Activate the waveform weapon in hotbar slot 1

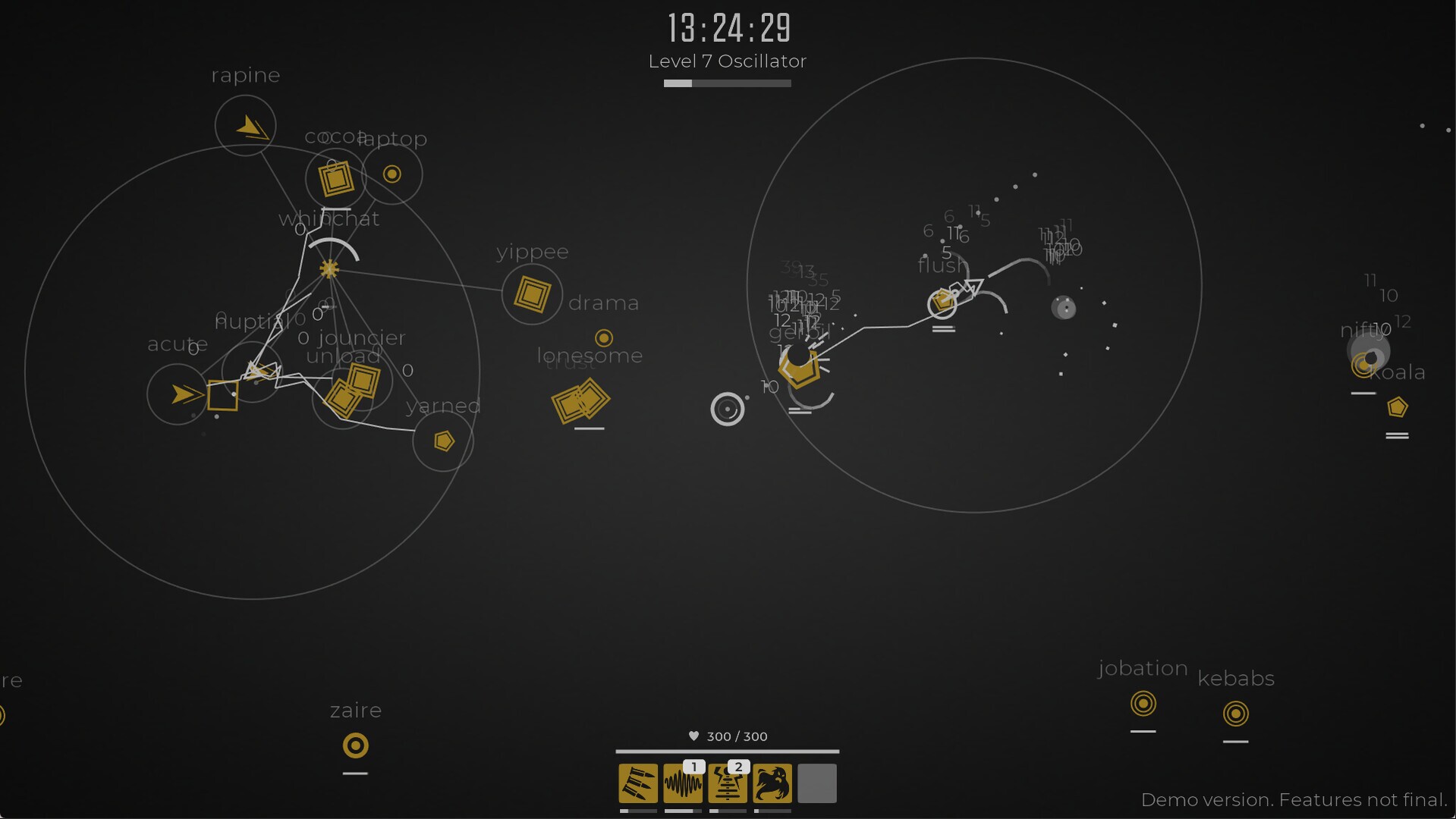(682, 783)
